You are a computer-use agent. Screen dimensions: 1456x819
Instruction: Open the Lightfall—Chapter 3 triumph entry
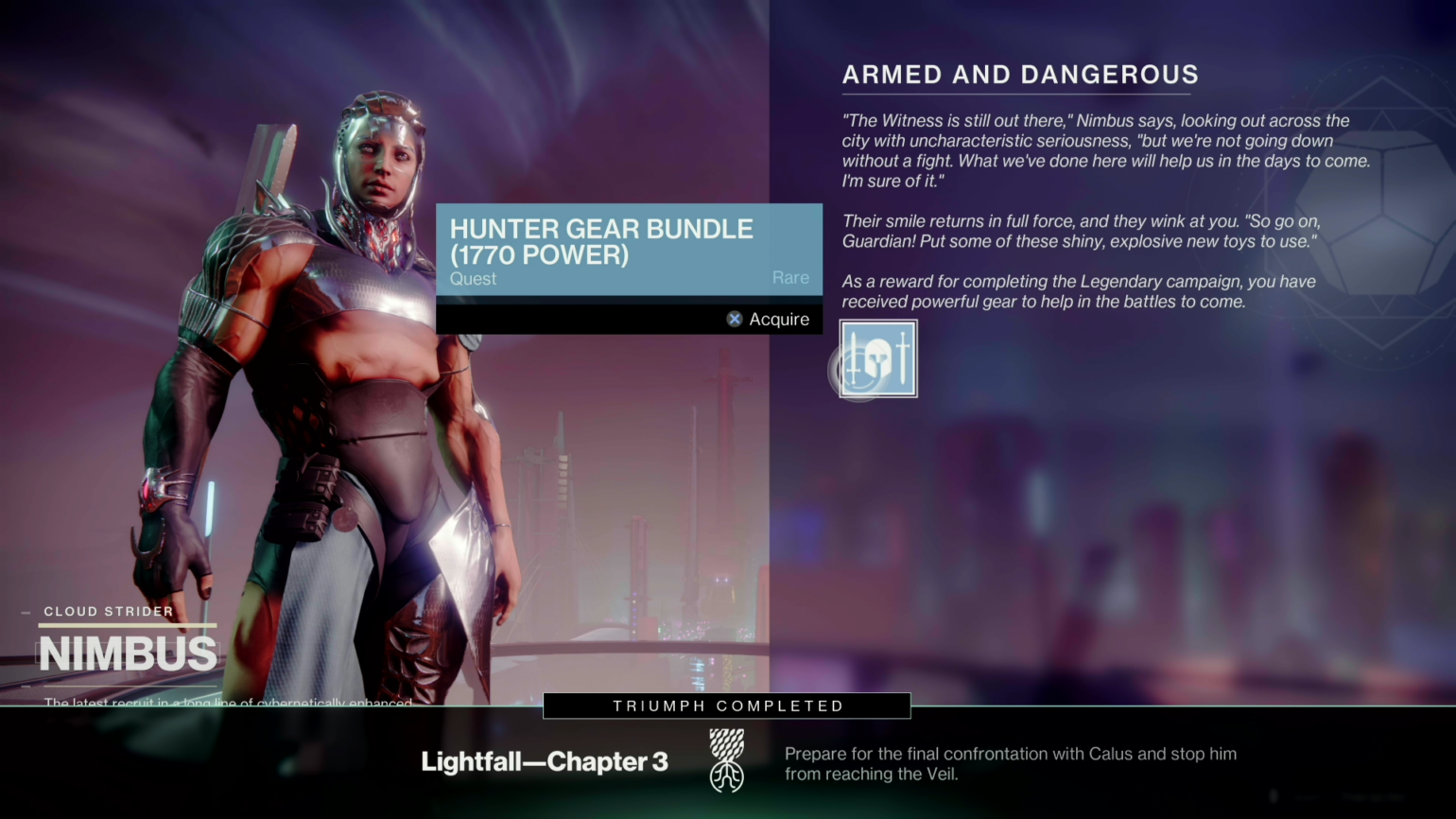pos(545,761)
